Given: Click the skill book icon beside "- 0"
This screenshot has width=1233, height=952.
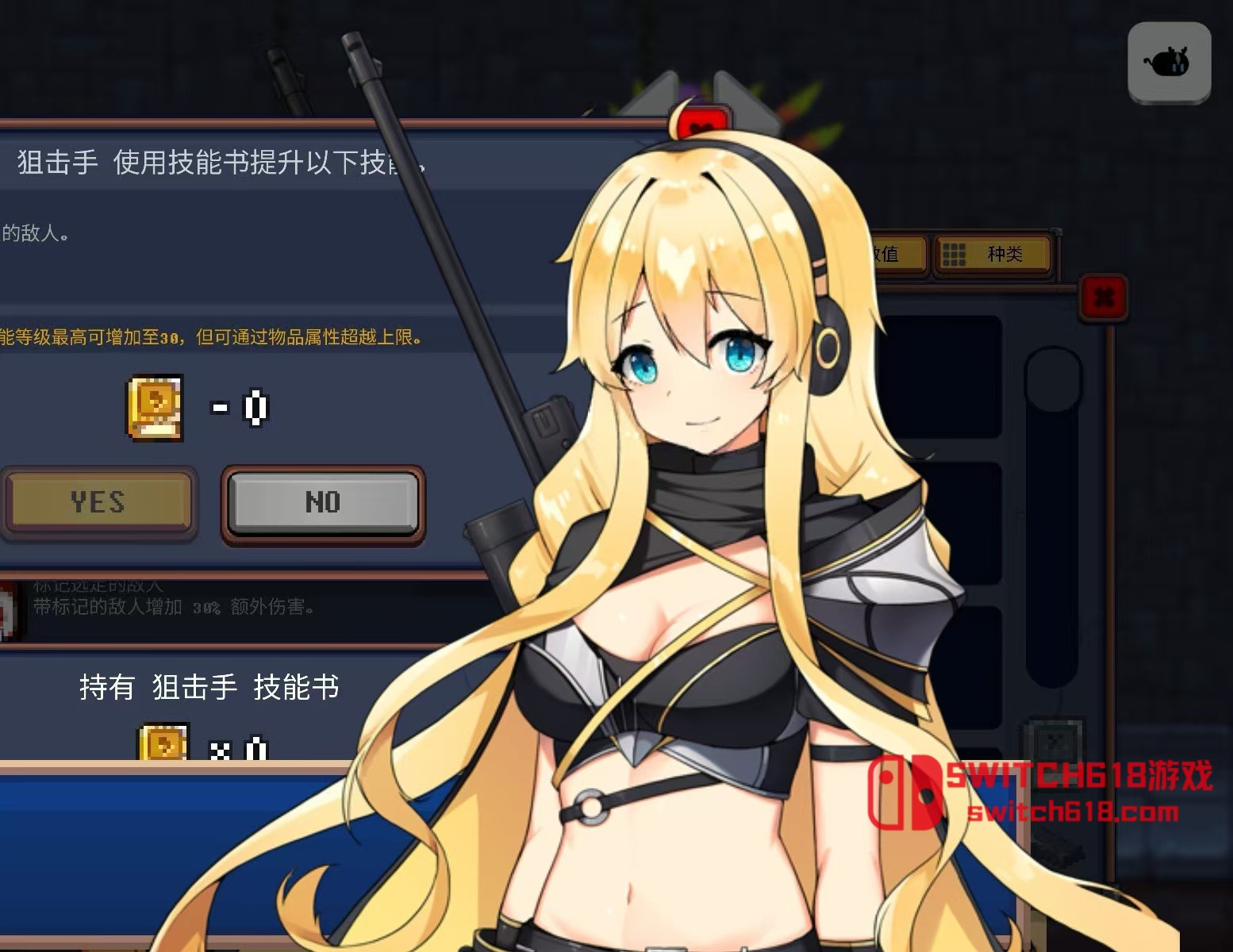Looking at the screenshot, I should coord(156,409).
